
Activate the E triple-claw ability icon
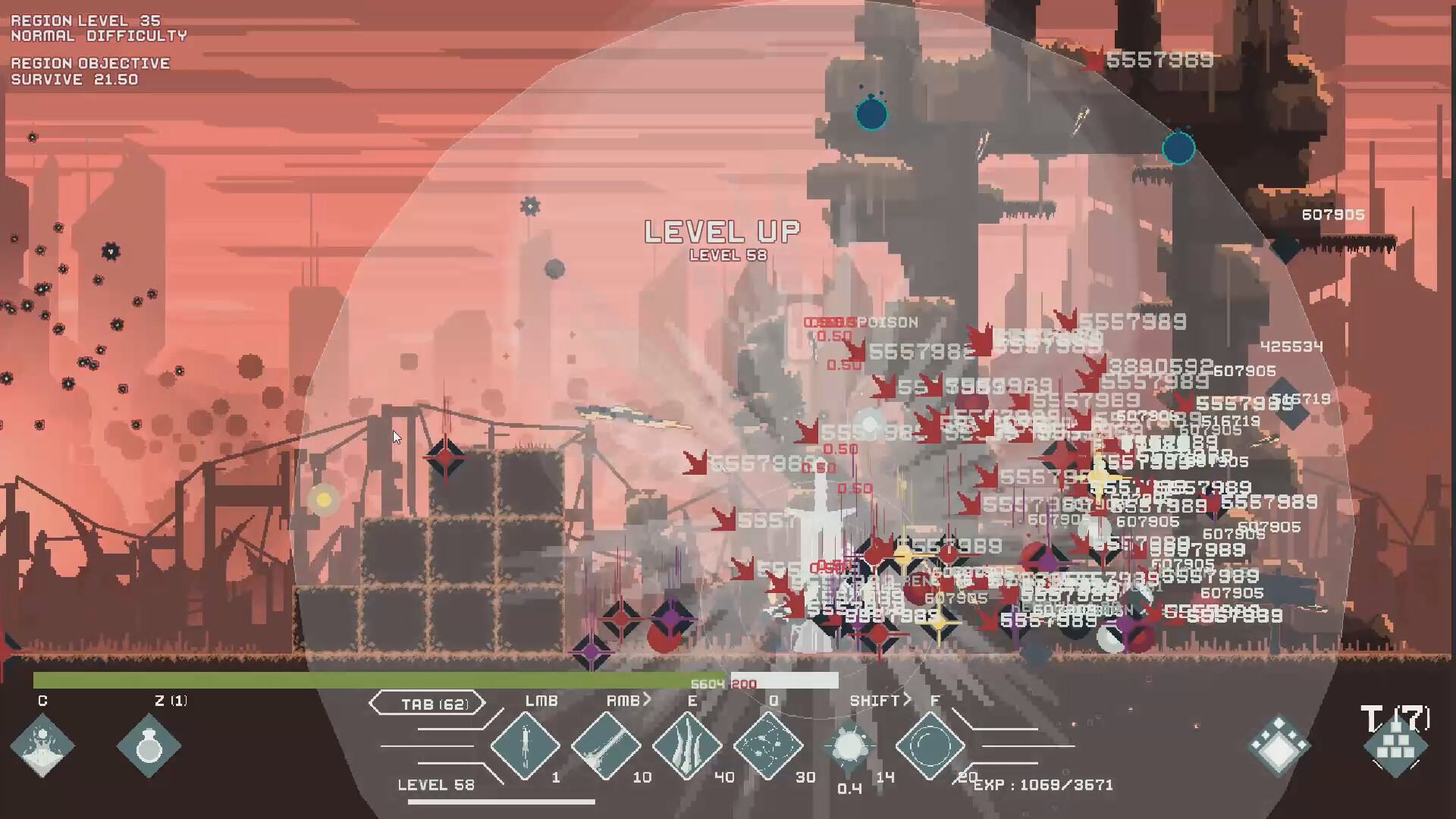687,744
